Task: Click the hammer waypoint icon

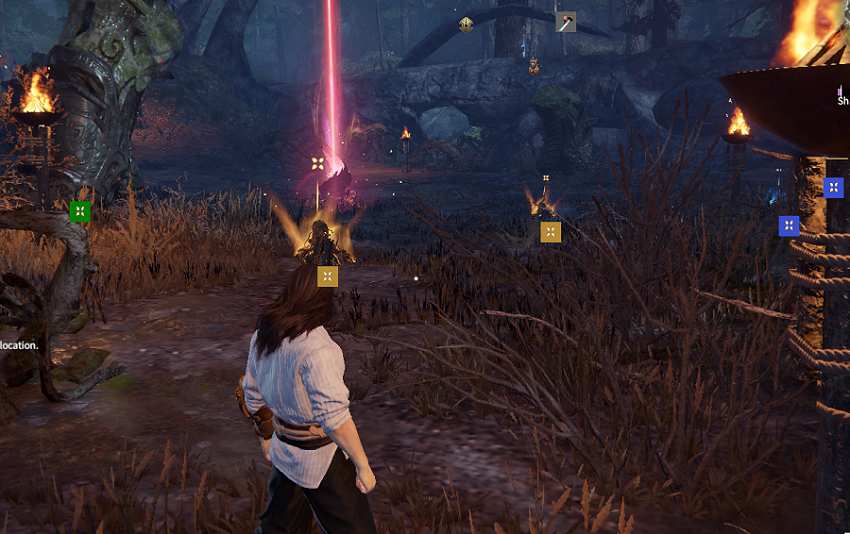Action: coord(566,21)
